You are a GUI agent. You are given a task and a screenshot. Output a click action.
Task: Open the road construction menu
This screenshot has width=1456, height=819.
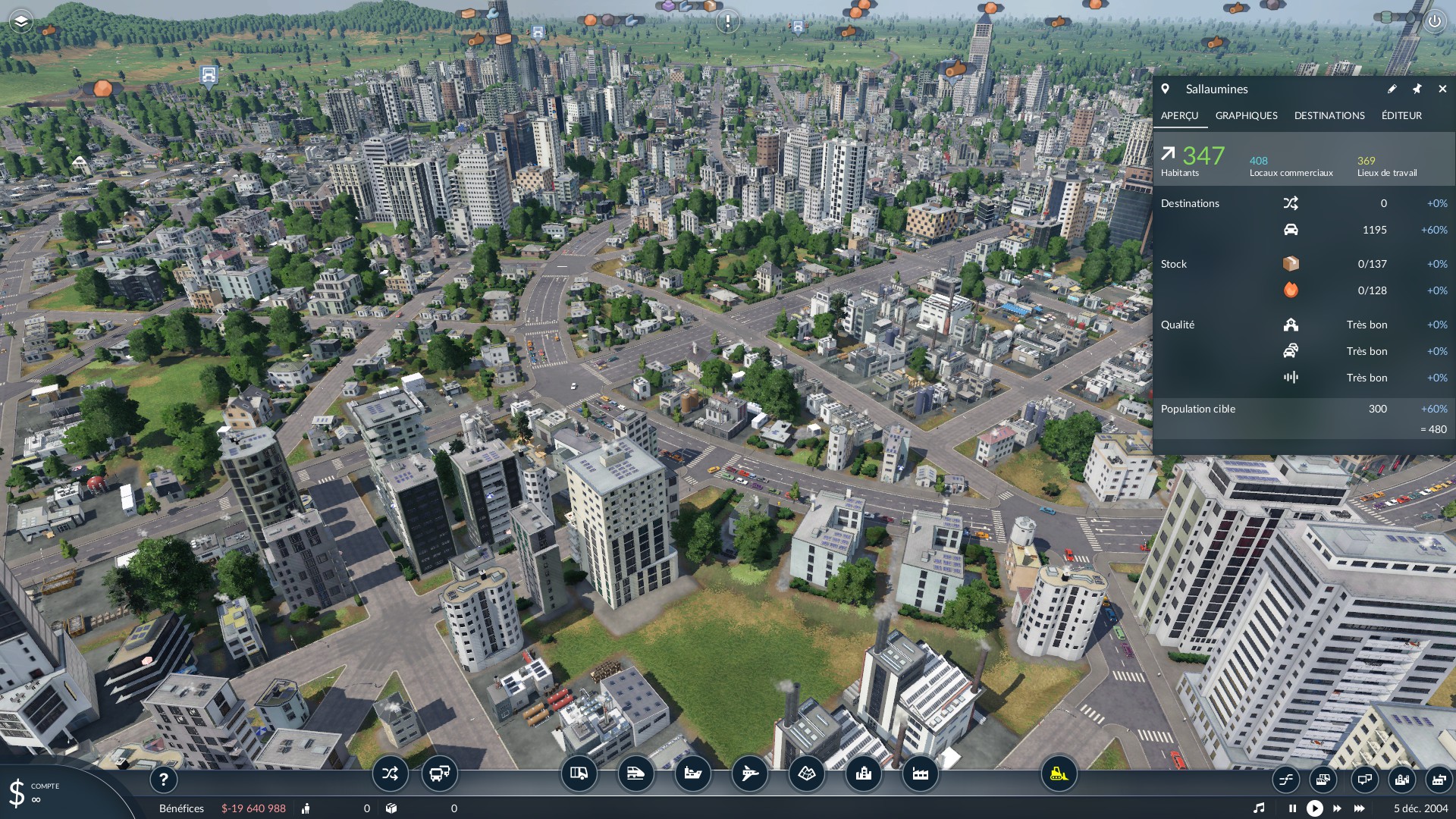579,774
